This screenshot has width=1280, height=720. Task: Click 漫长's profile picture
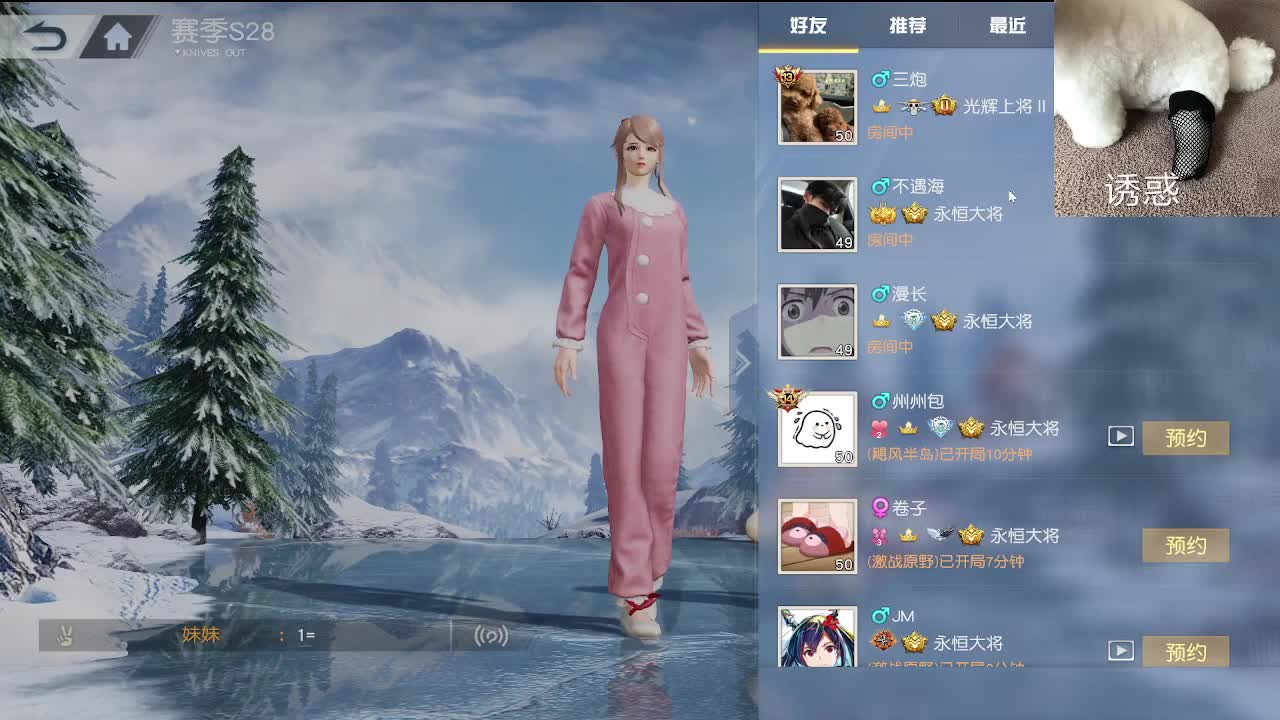click(817, 321)
